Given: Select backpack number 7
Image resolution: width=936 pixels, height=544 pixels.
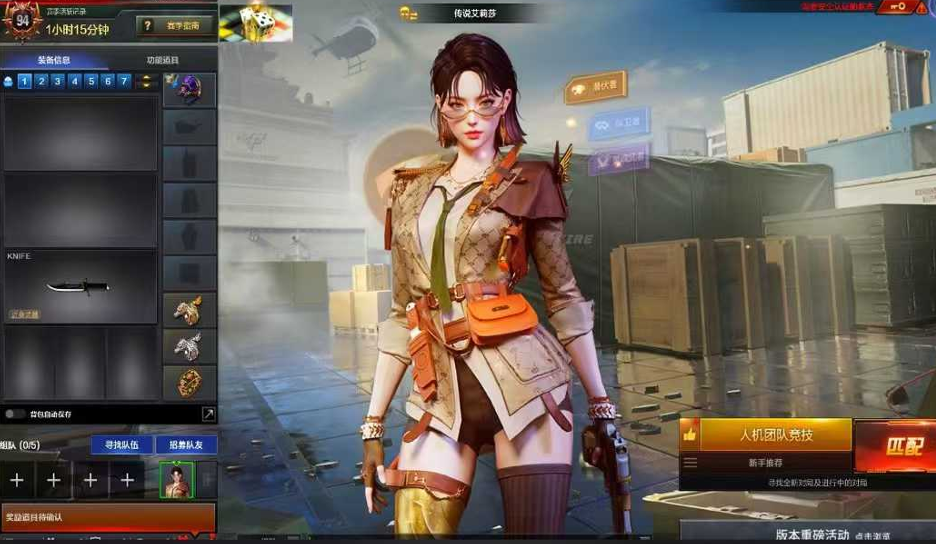Looking at the screenshot, I should point(124,81).
